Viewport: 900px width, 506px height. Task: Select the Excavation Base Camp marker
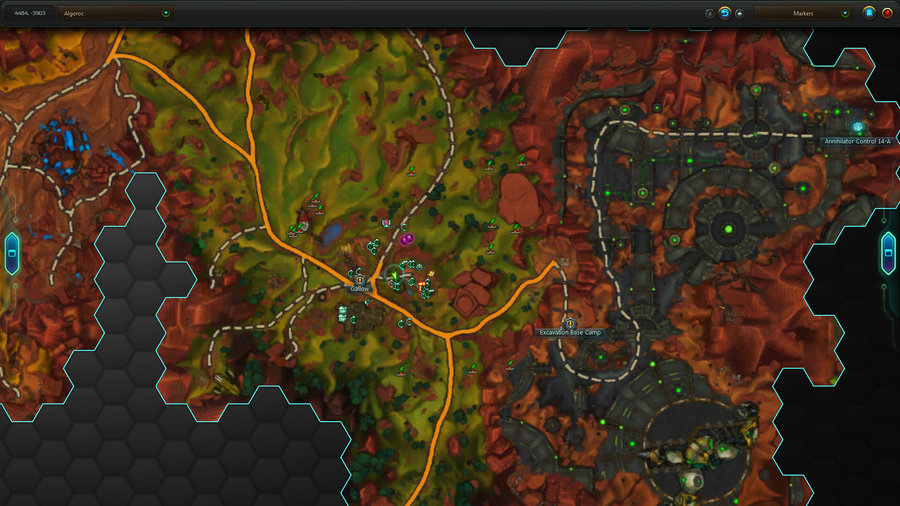click(571, 323)
